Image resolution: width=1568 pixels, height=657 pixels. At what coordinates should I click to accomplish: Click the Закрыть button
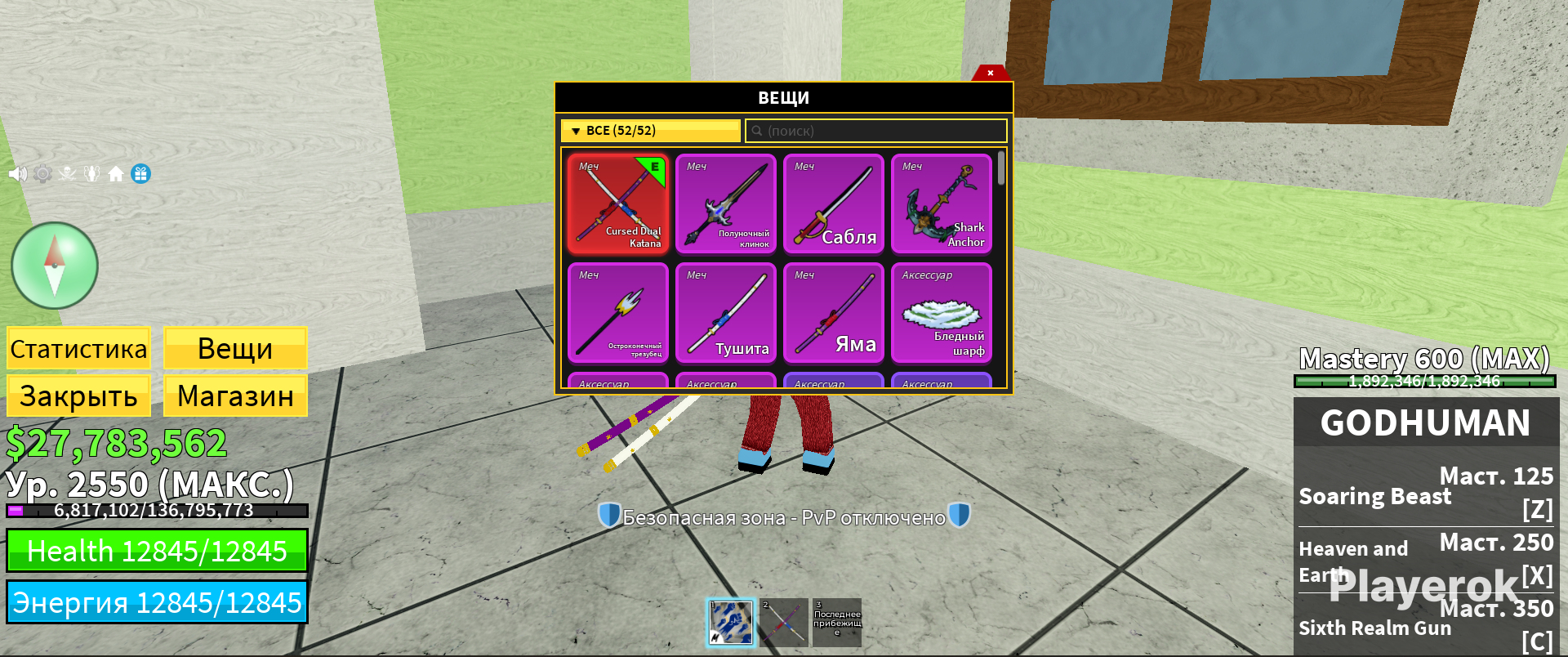tap(78, 396)
